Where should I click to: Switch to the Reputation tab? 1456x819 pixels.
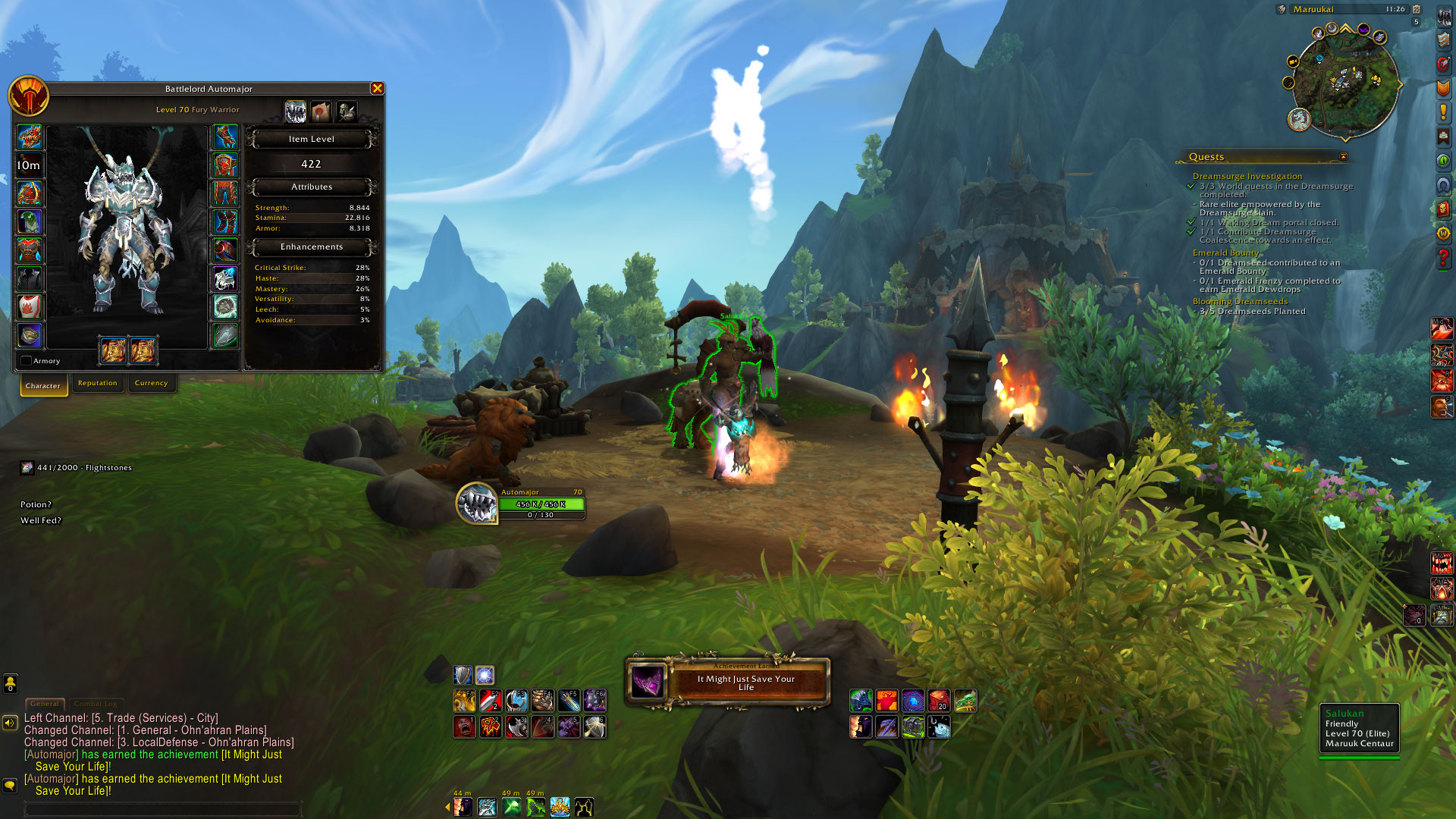click(98, 383)
